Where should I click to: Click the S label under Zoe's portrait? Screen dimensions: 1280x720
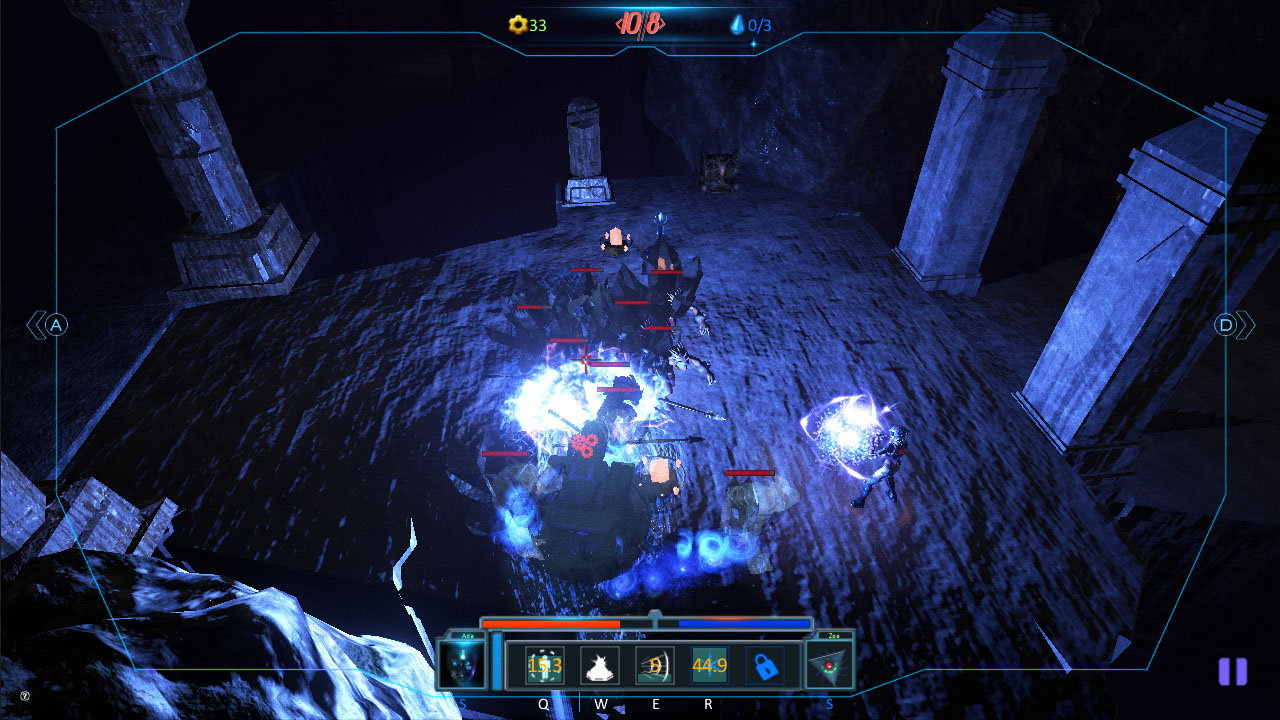(x=829, y=702)
